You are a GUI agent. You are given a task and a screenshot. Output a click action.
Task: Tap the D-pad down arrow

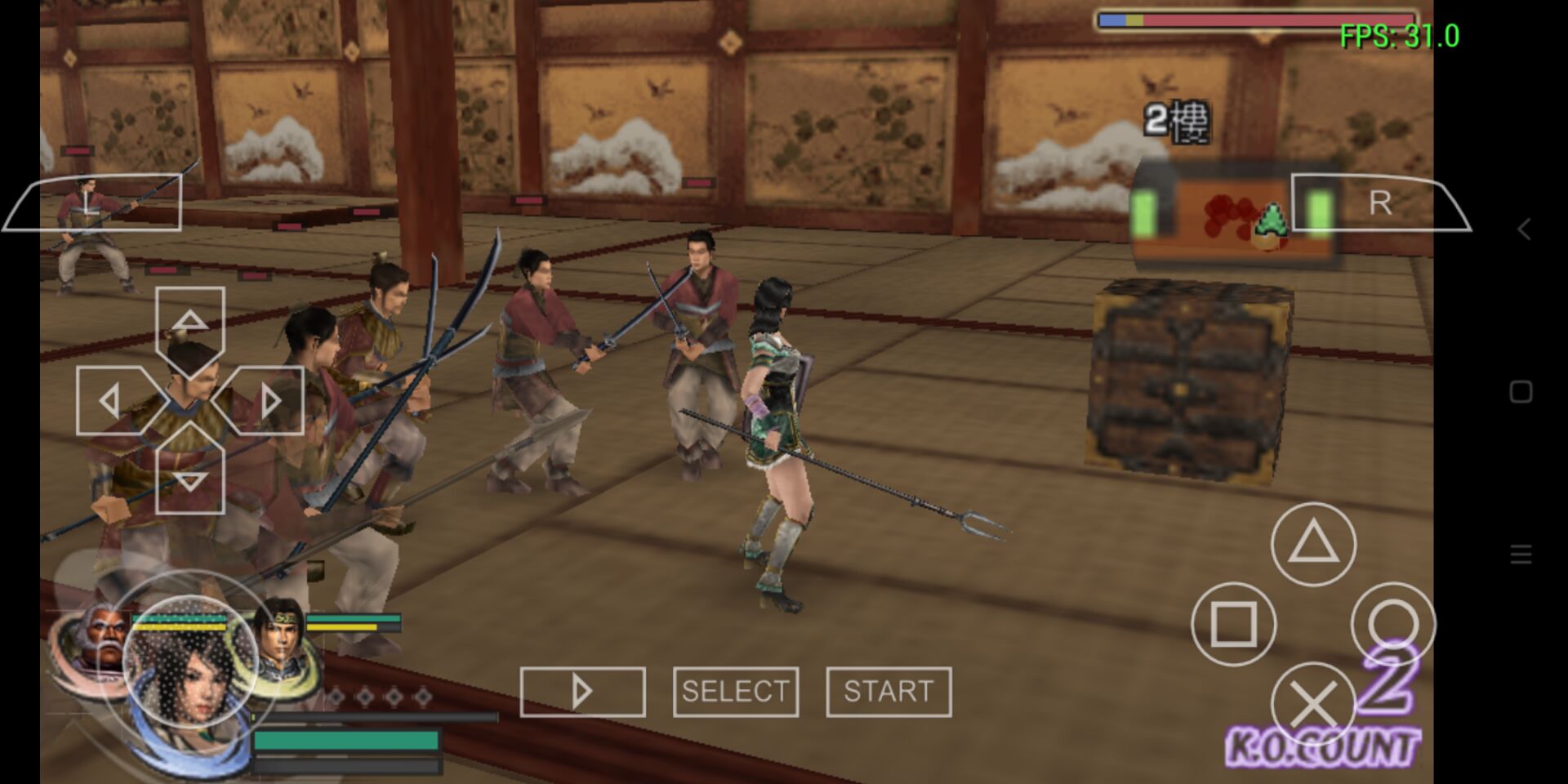189,479
